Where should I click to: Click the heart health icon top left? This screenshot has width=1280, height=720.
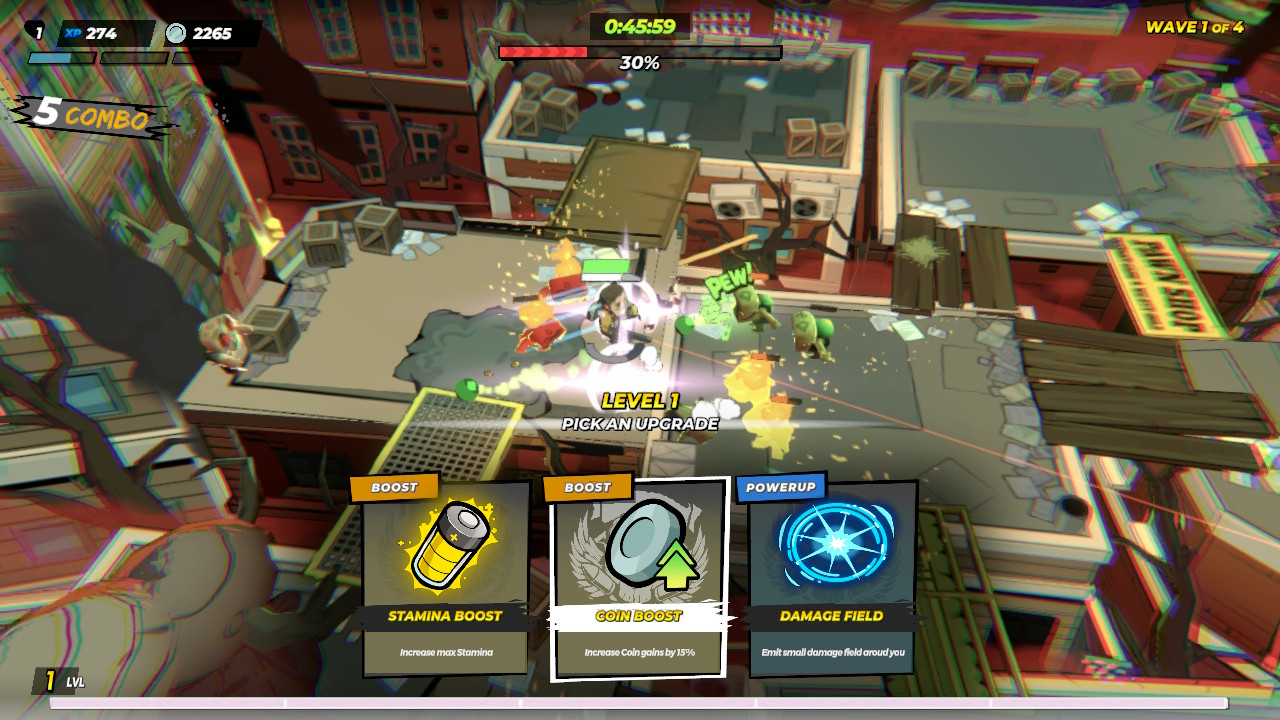(x=36, y=29)
